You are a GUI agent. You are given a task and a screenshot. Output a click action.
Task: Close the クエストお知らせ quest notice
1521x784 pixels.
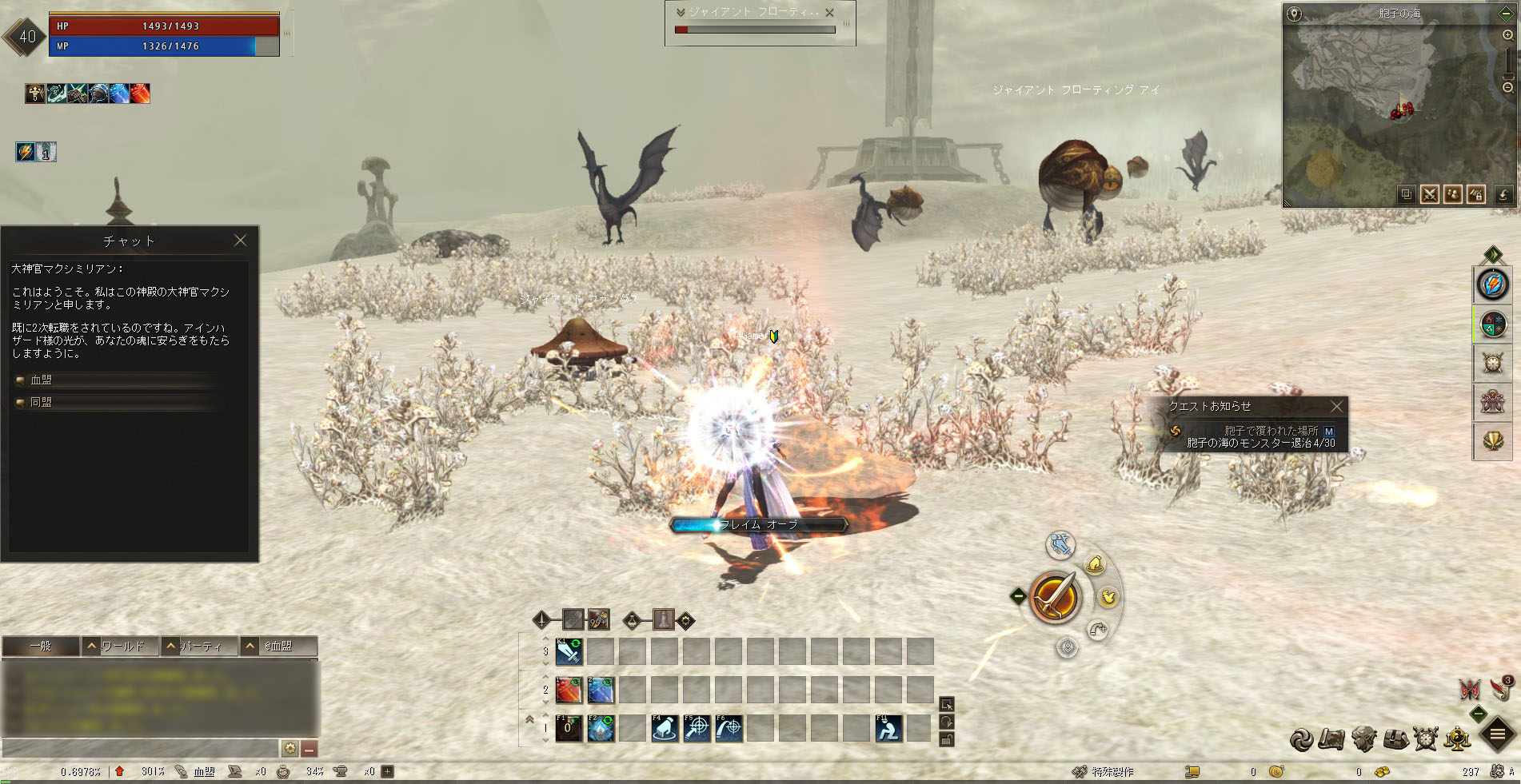[1336, 407]
